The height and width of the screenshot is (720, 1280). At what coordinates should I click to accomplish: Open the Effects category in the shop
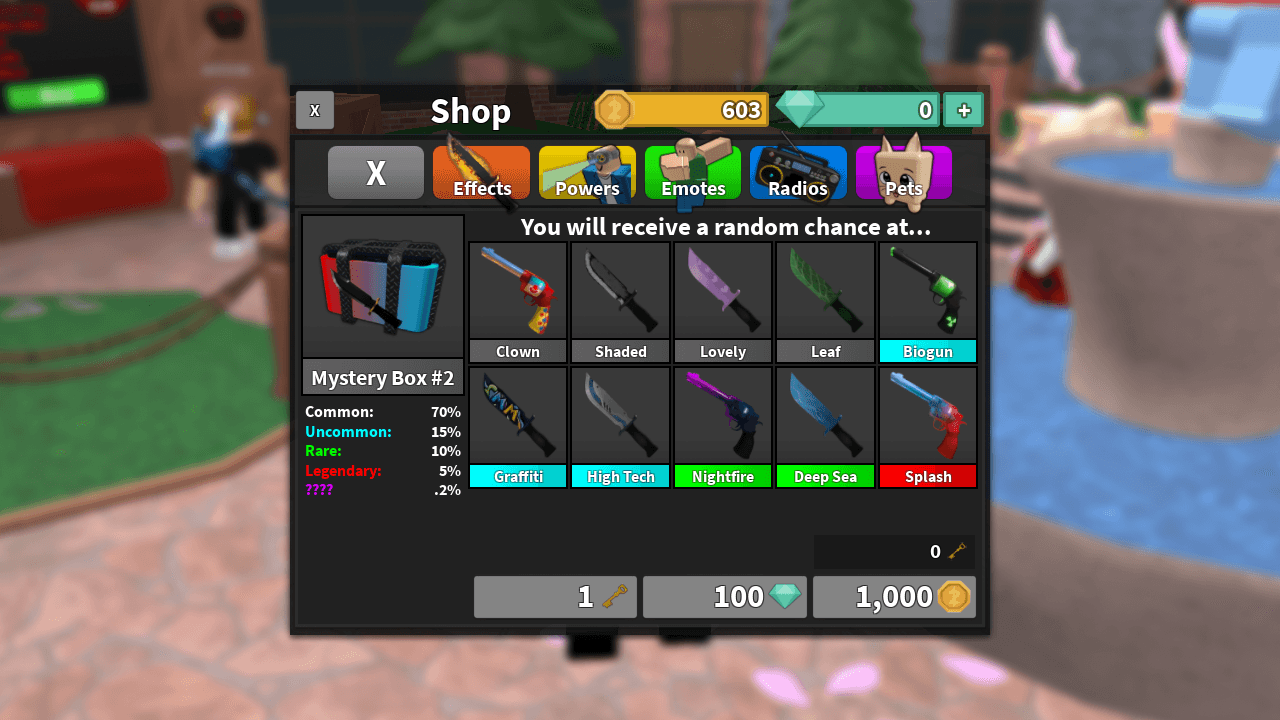pyautogui.click(x=481, y=173)
